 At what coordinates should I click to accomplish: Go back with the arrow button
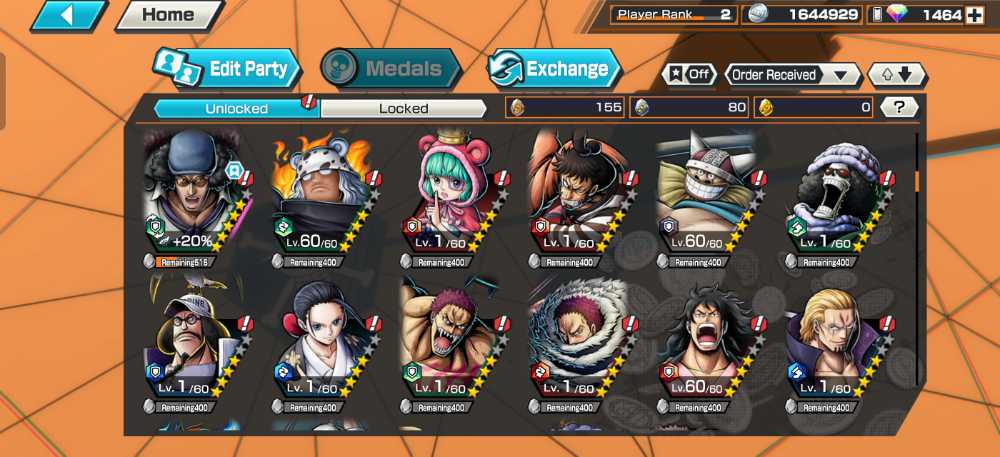(68, 15)
